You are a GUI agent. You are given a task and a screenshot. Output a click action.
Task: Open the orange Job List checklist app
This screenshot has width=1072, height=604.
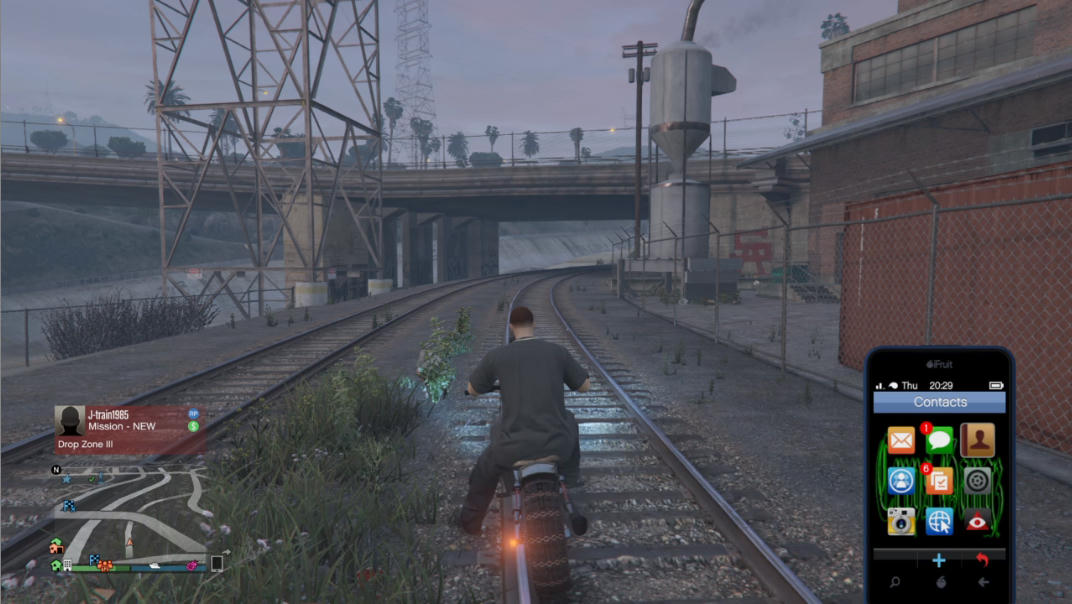point(939,481)
